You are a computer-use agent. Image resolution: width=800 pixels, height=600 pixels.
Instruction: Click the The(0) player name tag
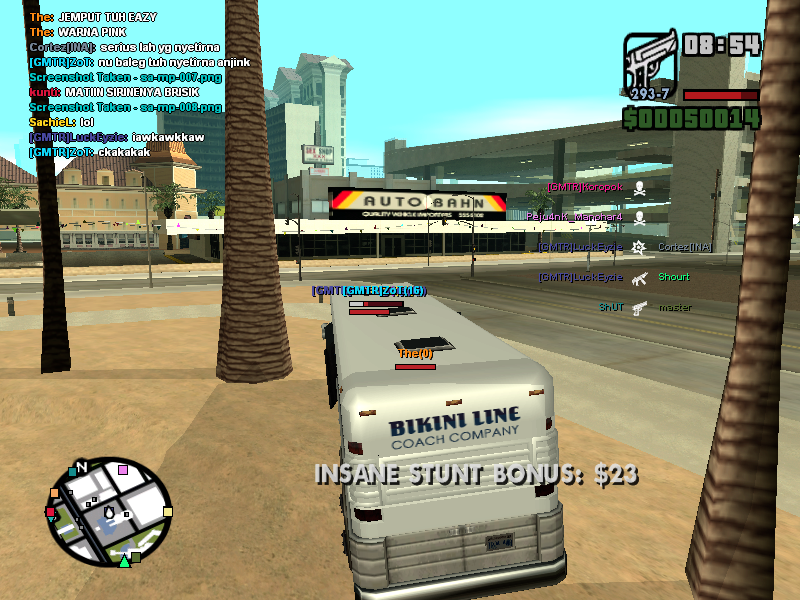(415, 353)
